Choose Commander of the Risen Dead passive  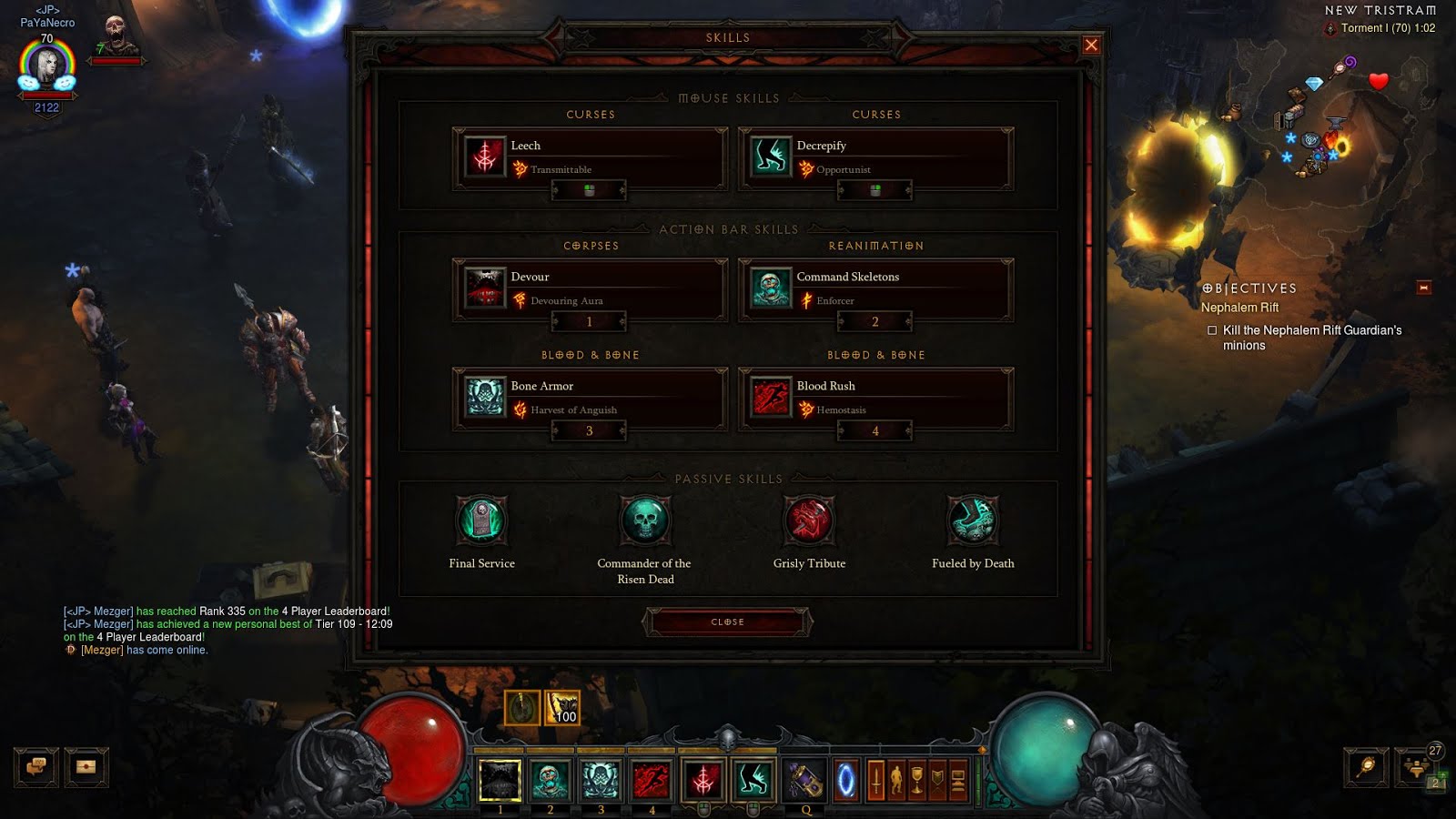tap(645, 521)
